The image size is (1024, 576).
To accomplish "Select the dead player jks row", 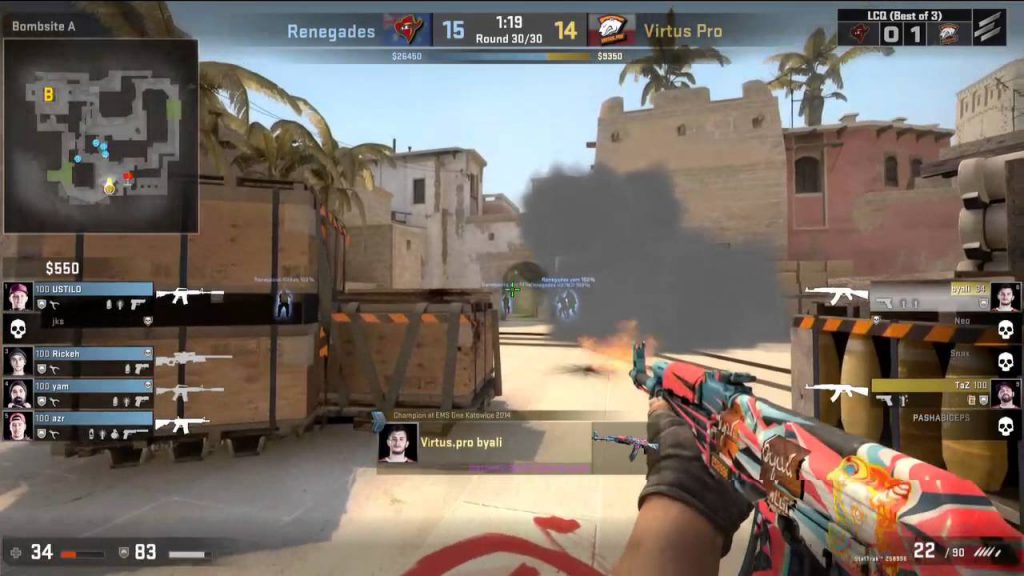I will [x=80, y=323].
